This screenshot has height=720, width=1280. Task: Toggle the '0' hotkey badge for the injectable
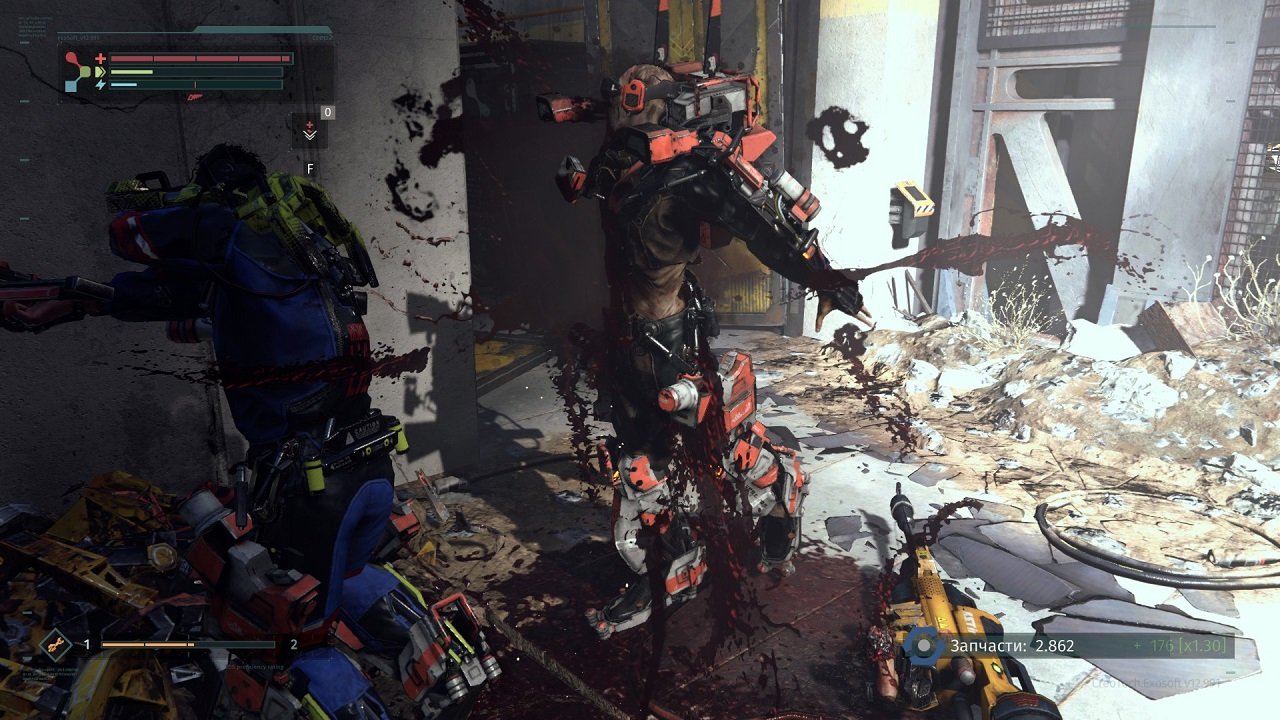327,114
